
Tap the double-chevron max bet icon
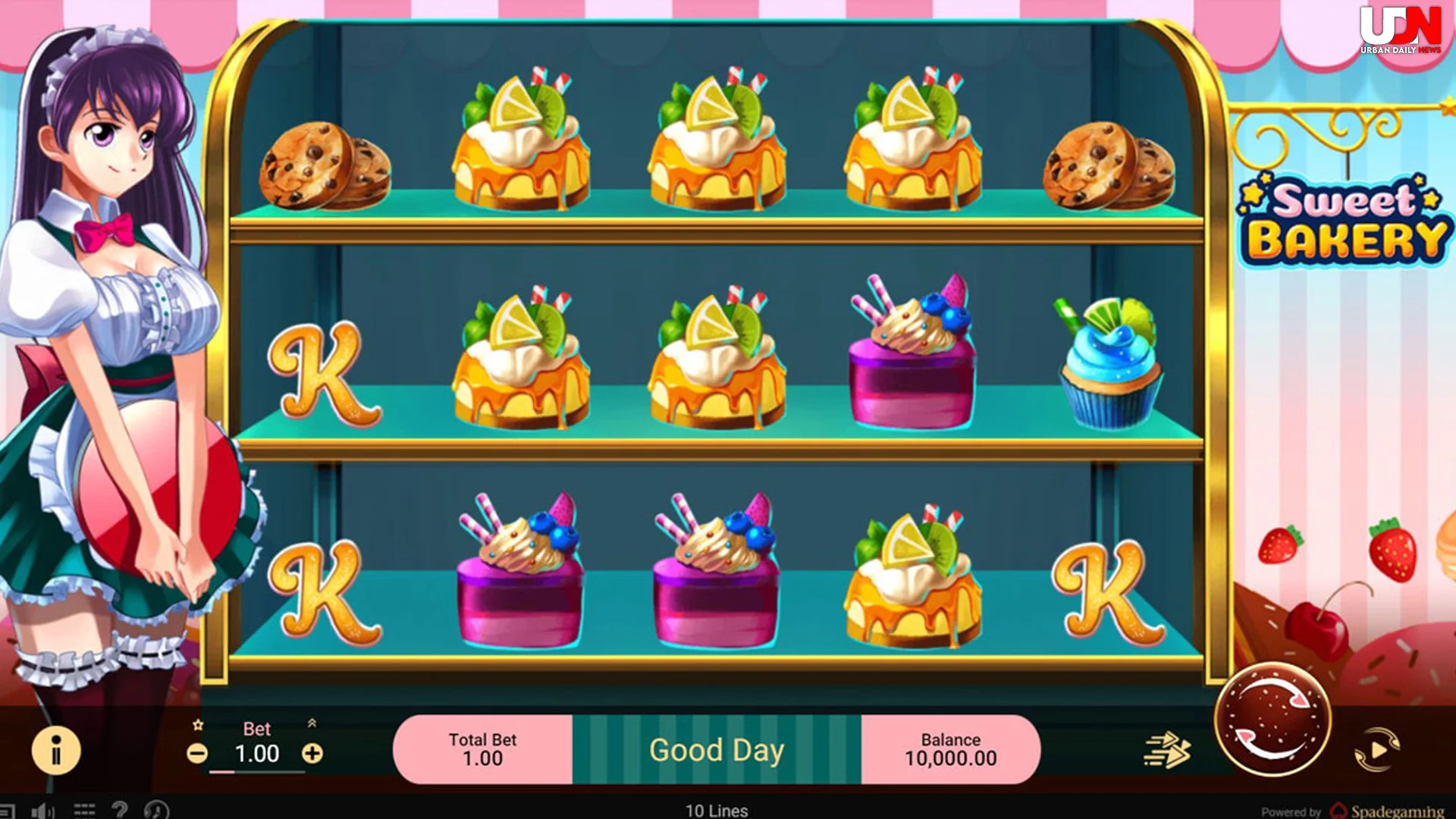point(312,722)
